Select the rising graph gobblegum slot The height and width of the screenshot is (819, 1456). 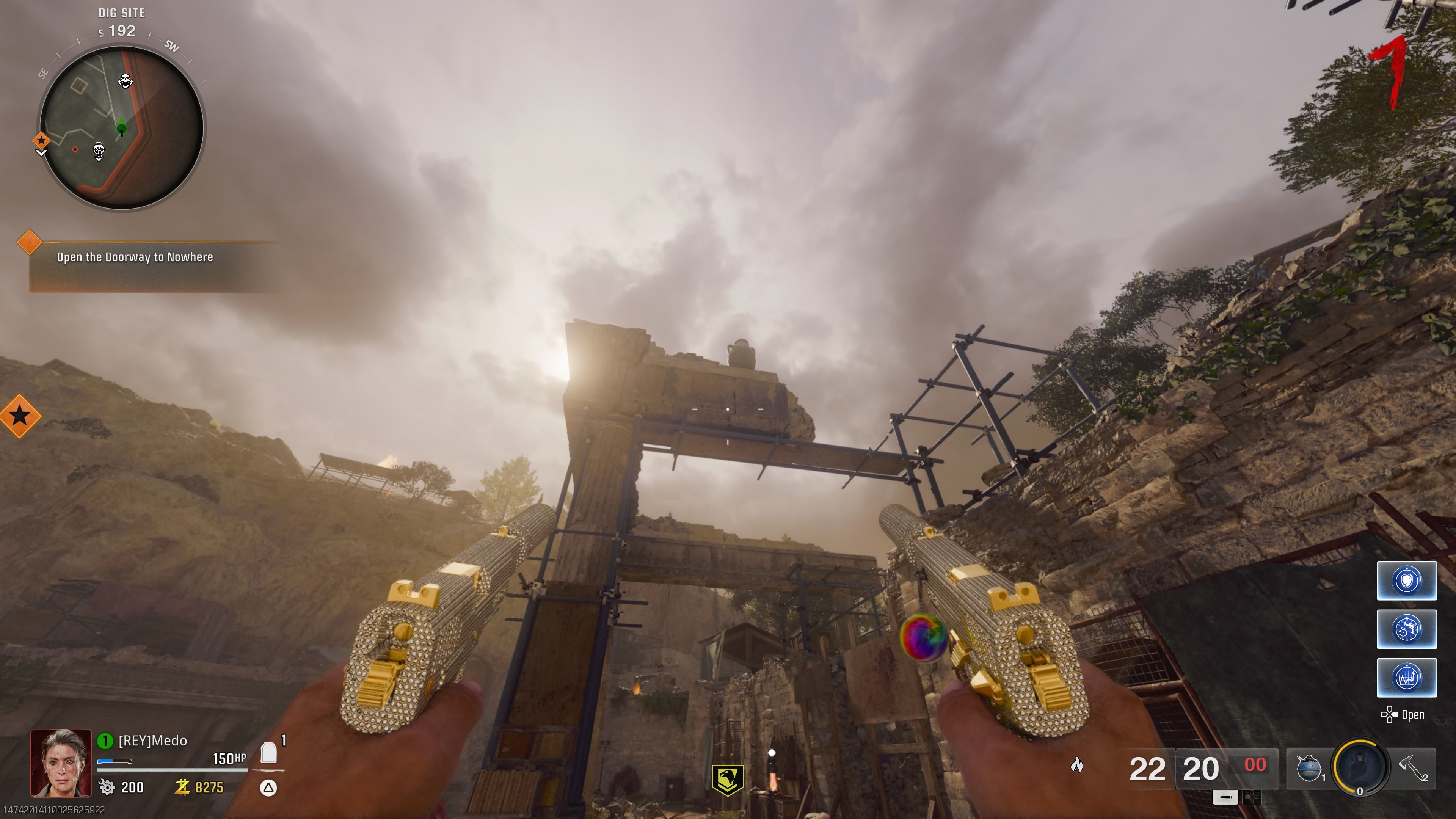(x=1406, y=677)
